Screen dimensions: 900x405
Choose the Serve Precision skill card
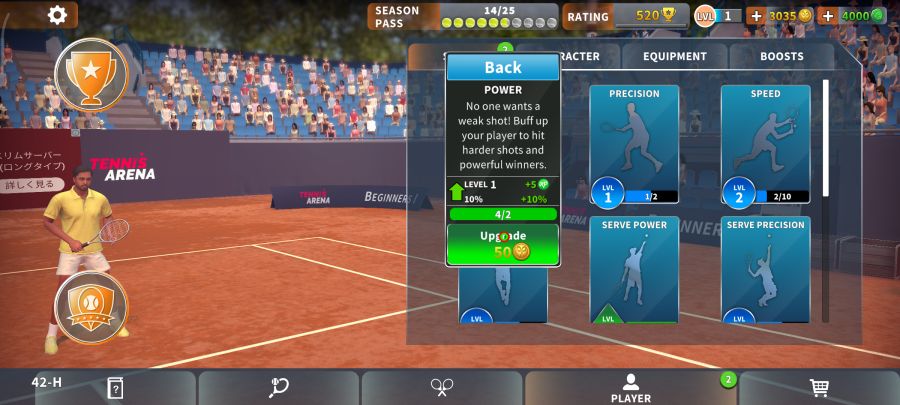click(x=765, y=270)
